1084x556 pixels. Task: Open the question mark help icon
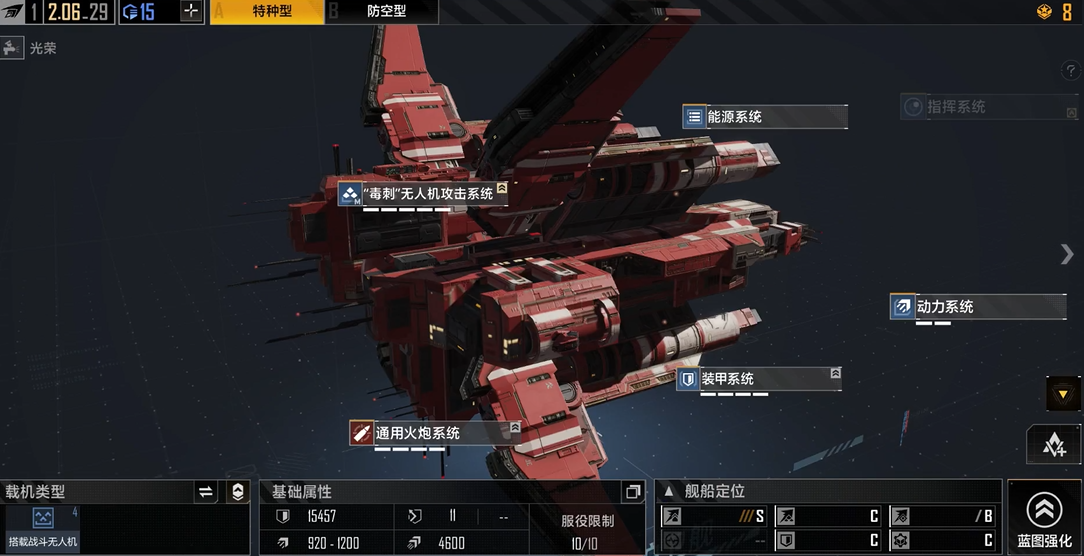(x=1068, y=71)
